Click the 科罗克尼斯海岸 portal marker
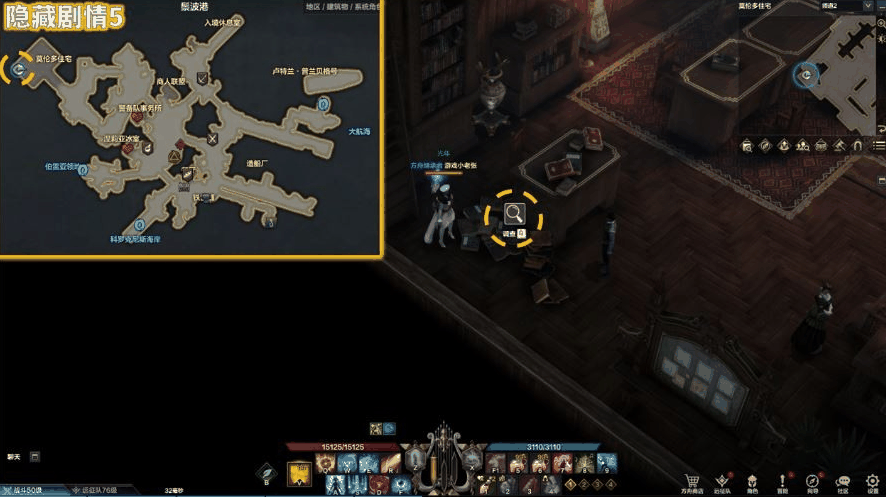This screenshot has height=497, width=886. [138, 224]
